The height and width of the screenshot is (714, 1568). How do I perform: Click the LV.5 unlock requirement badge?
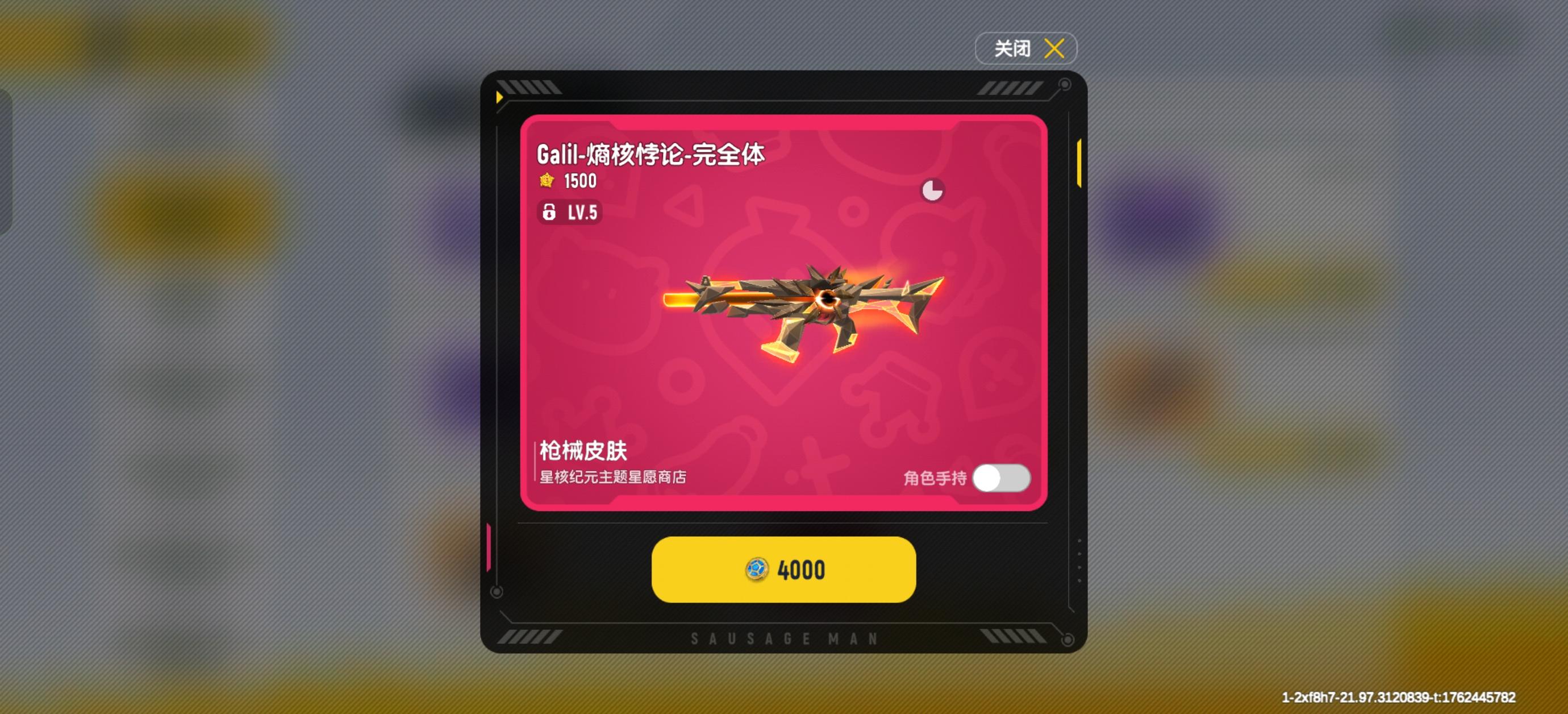(x=572, y=213)
